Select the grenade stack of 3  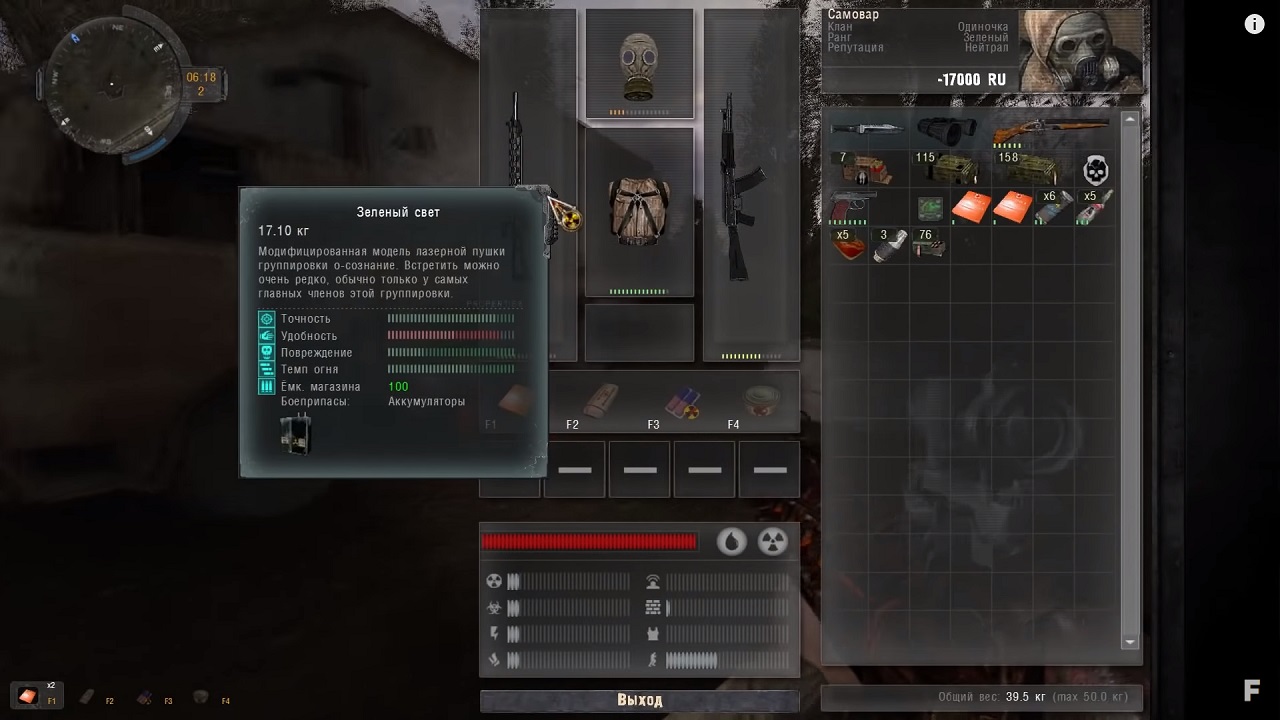[x=887, y=247]
